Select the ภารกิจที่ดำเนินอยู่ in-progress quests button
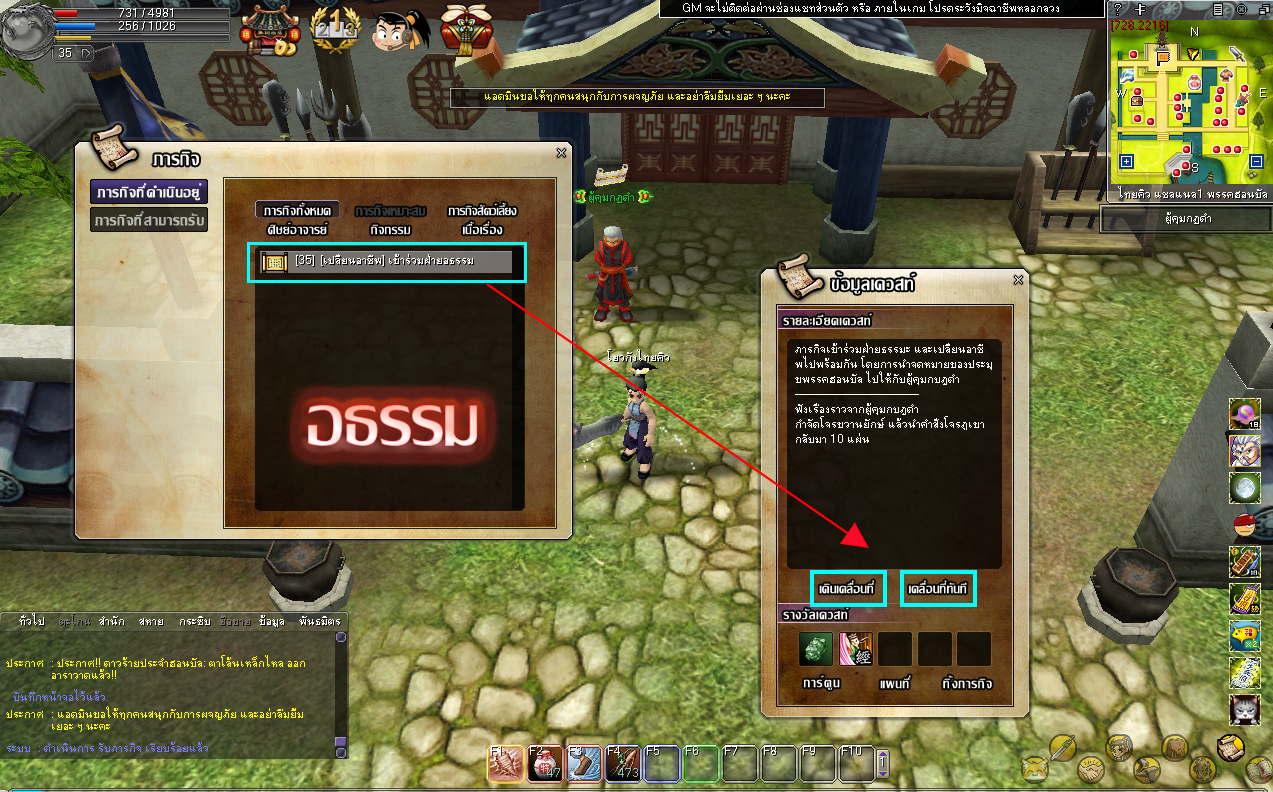 (149, 191)
